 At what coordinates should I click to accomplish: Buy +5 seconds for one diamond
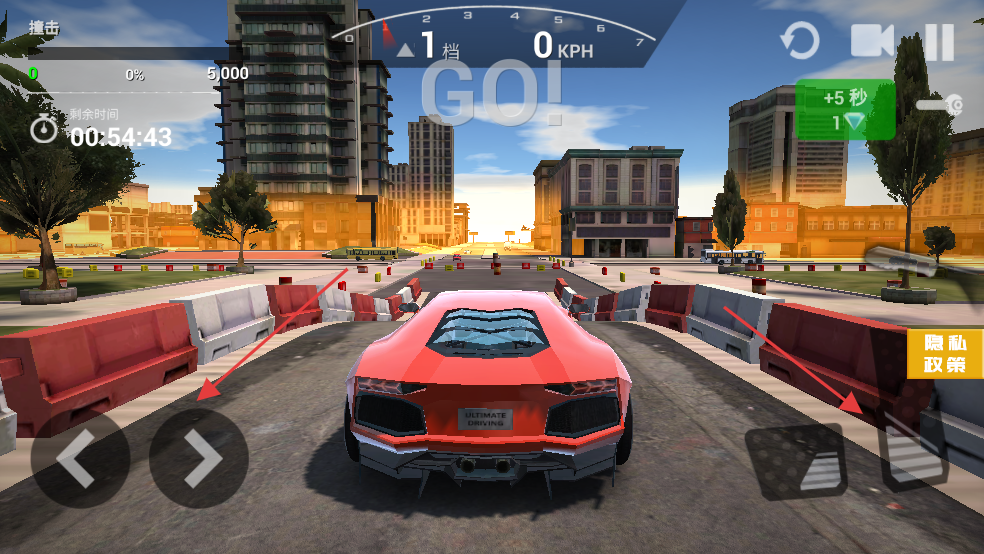click(845, 110)
